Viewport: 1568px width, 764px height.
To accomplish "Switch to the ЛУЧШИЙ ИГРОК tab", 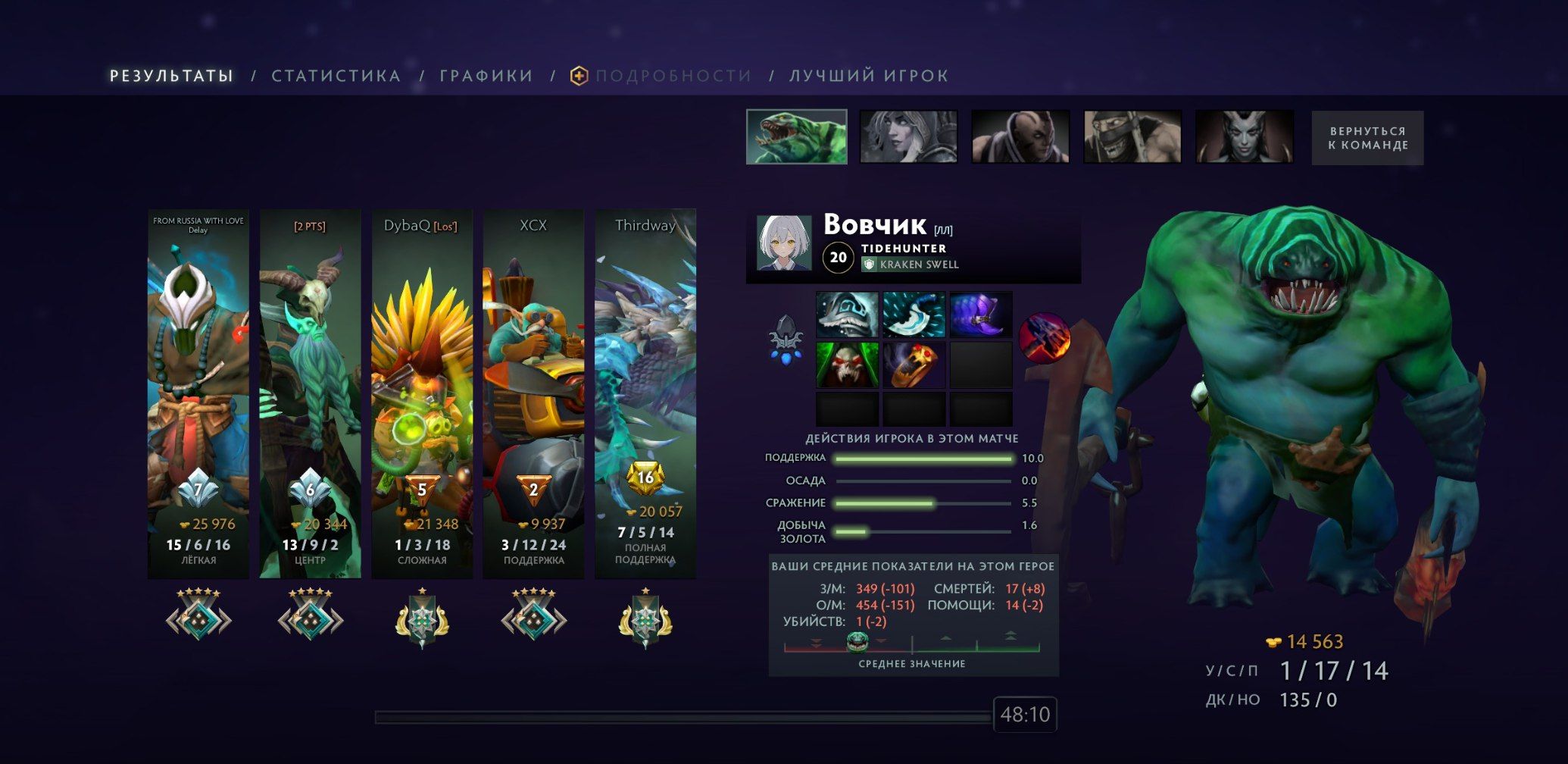I will tap(867, 75).
